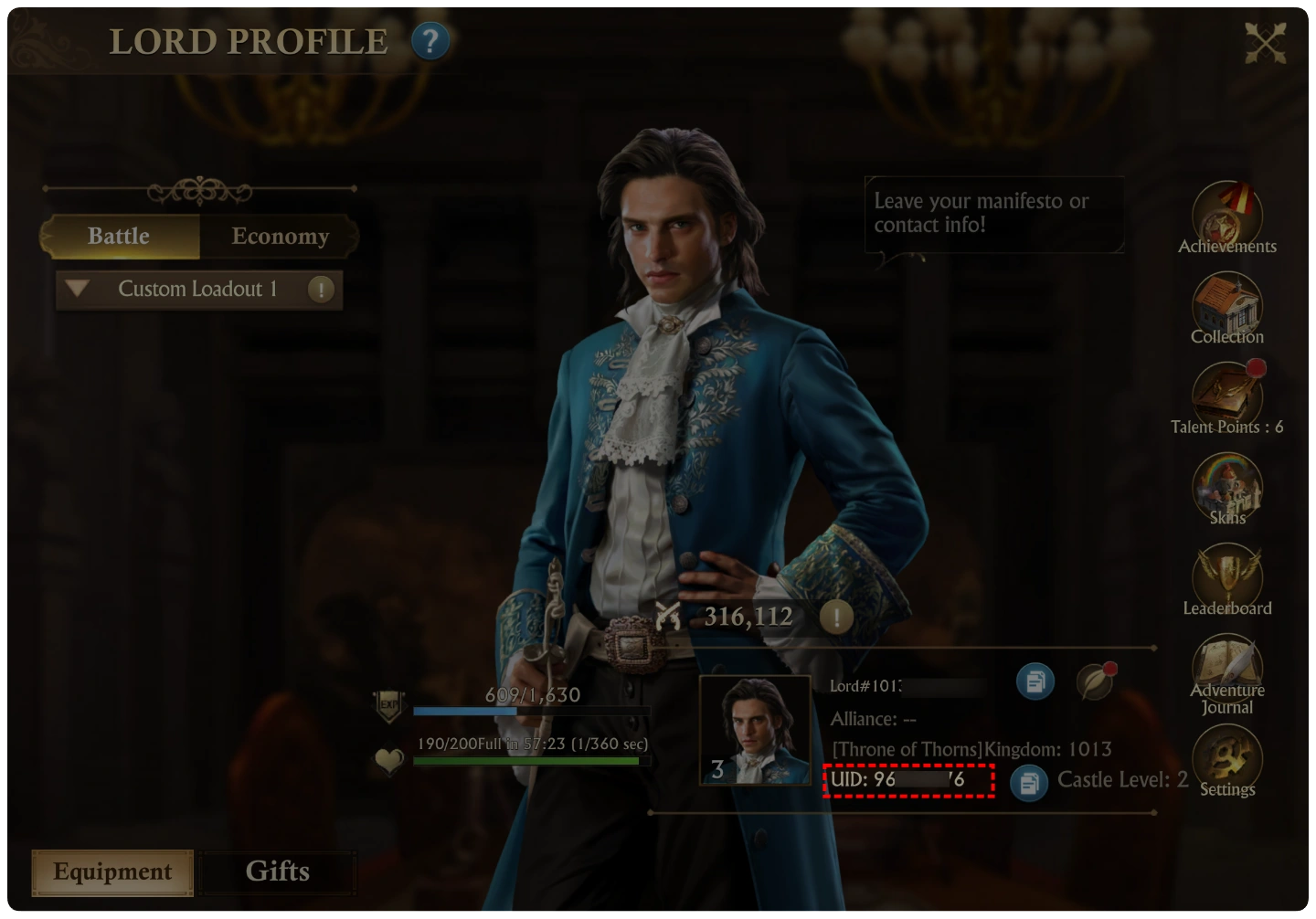The image size is (1316, 919).
Task: Open the Adventure Journal
Action: (x=1226, y=668)
